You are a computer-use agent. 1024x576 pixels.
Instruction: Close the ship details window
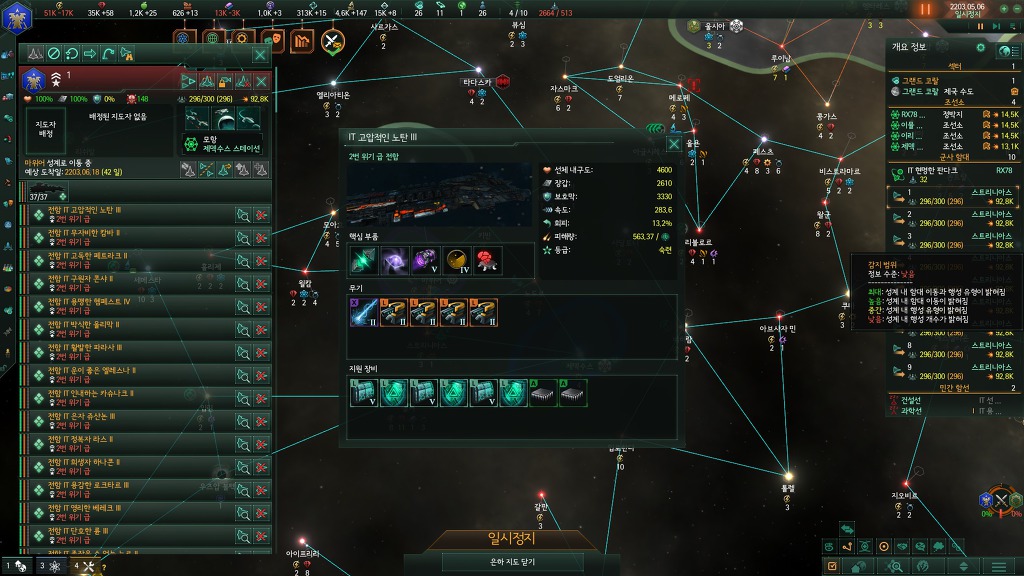pyautogui.click(x=674, y=143)
